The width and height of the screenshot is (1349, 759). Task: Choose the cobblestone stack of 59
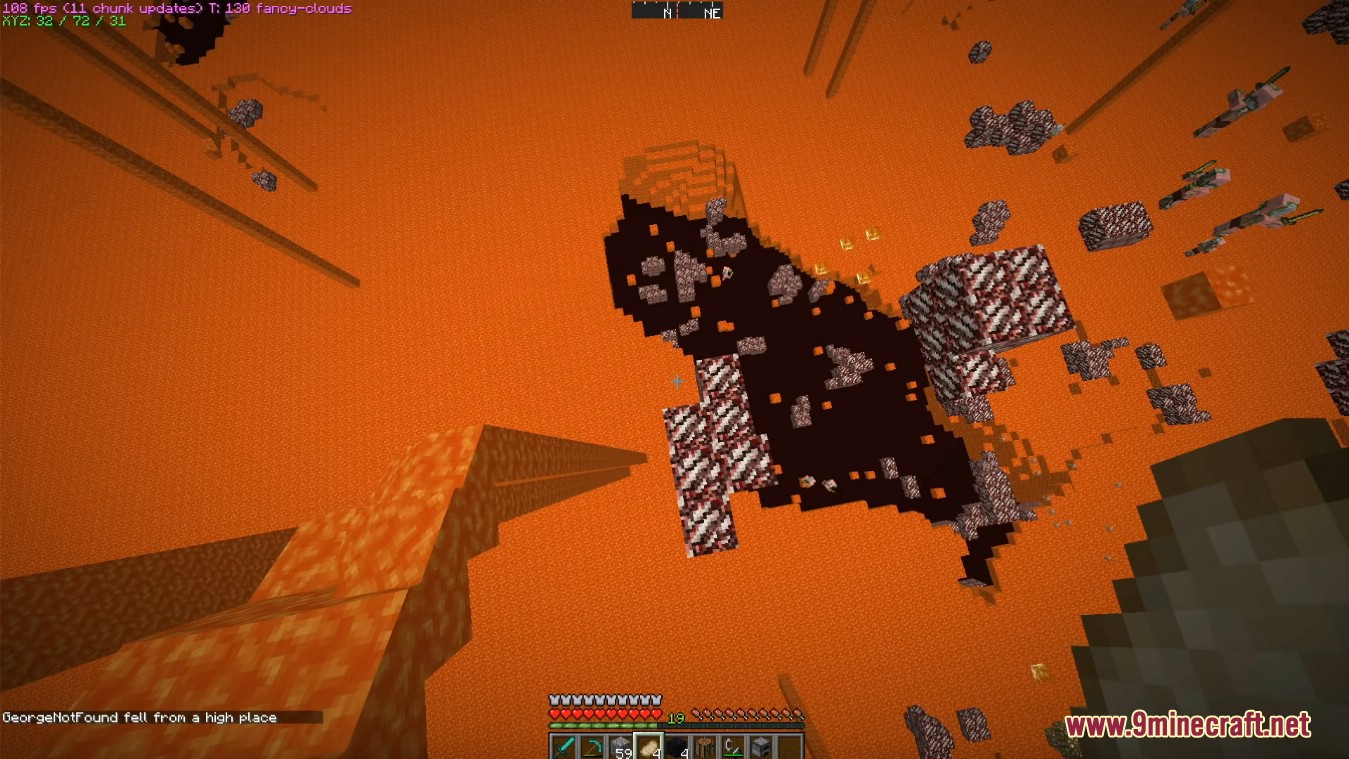620,747
